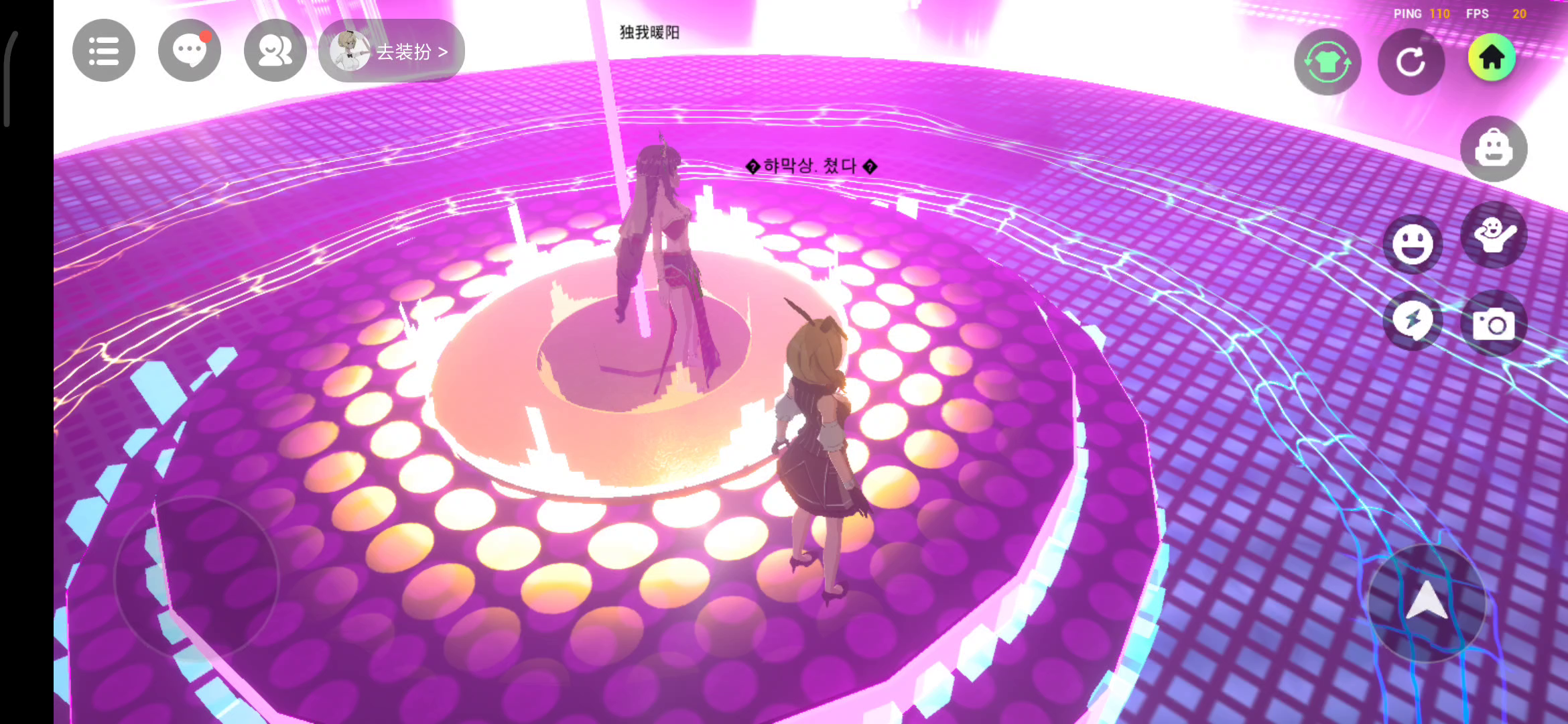
Task: Open the list menu icon
Action: 104,51
